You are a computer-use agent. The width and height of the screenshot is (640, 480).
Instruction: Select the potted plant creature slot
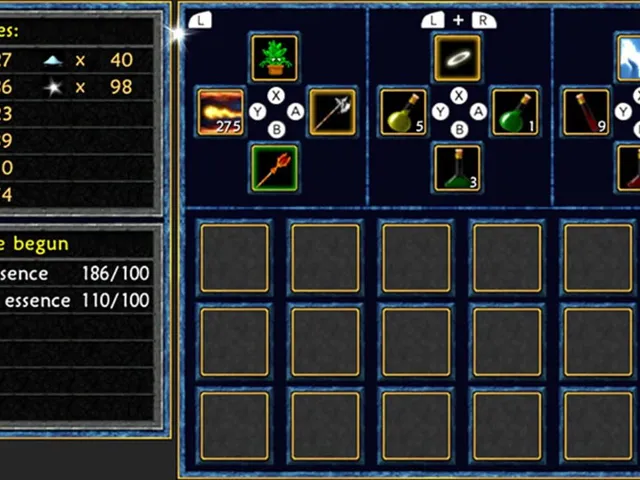274,58
